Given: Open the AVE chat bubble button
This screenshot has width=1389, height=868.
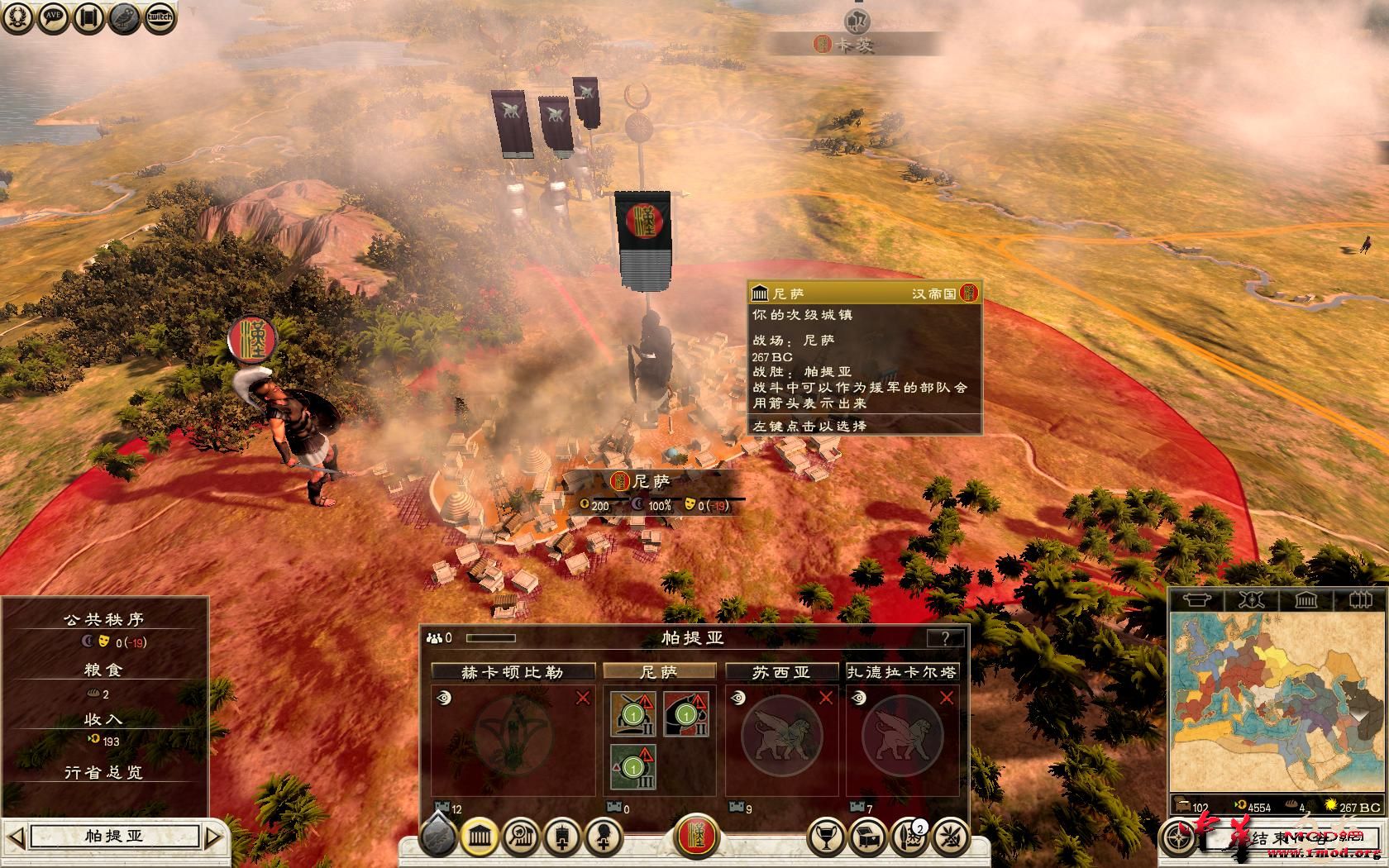Looking at the screenshot, I should coord(52,17).
